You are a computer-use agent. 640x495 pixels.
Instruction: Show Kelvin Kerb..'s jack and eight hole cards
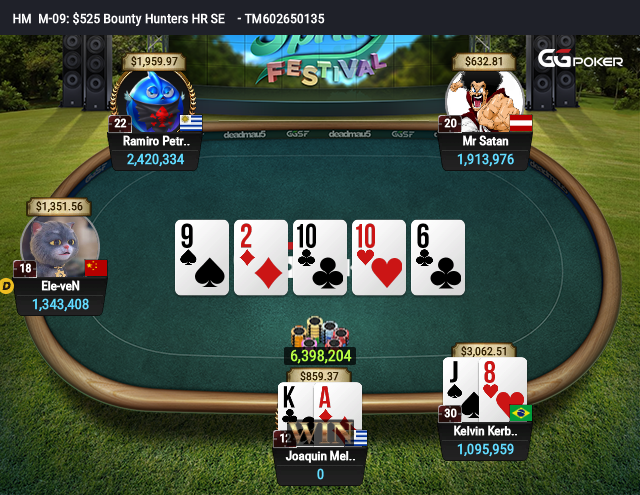tap(485, 388)
